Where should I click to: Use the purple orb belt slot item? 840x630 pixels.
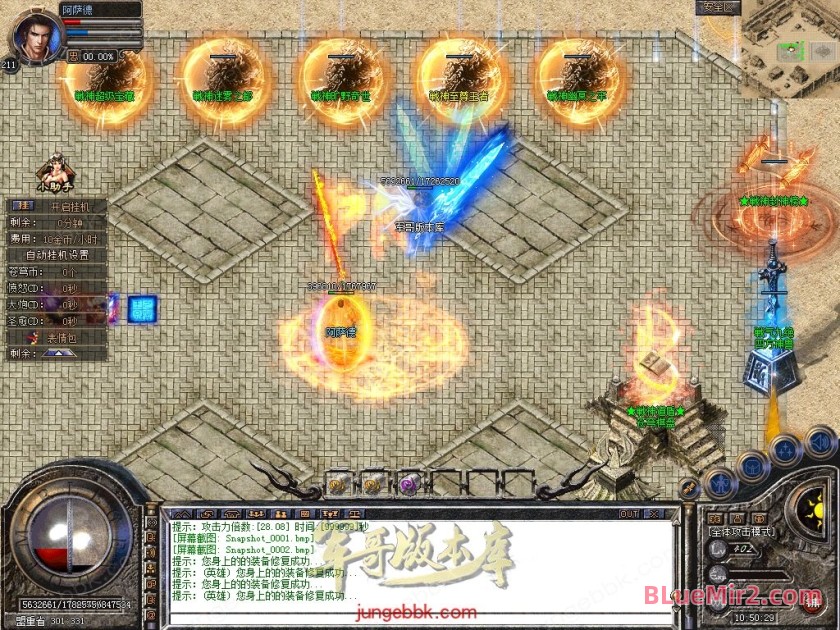(x=408, y=485)
